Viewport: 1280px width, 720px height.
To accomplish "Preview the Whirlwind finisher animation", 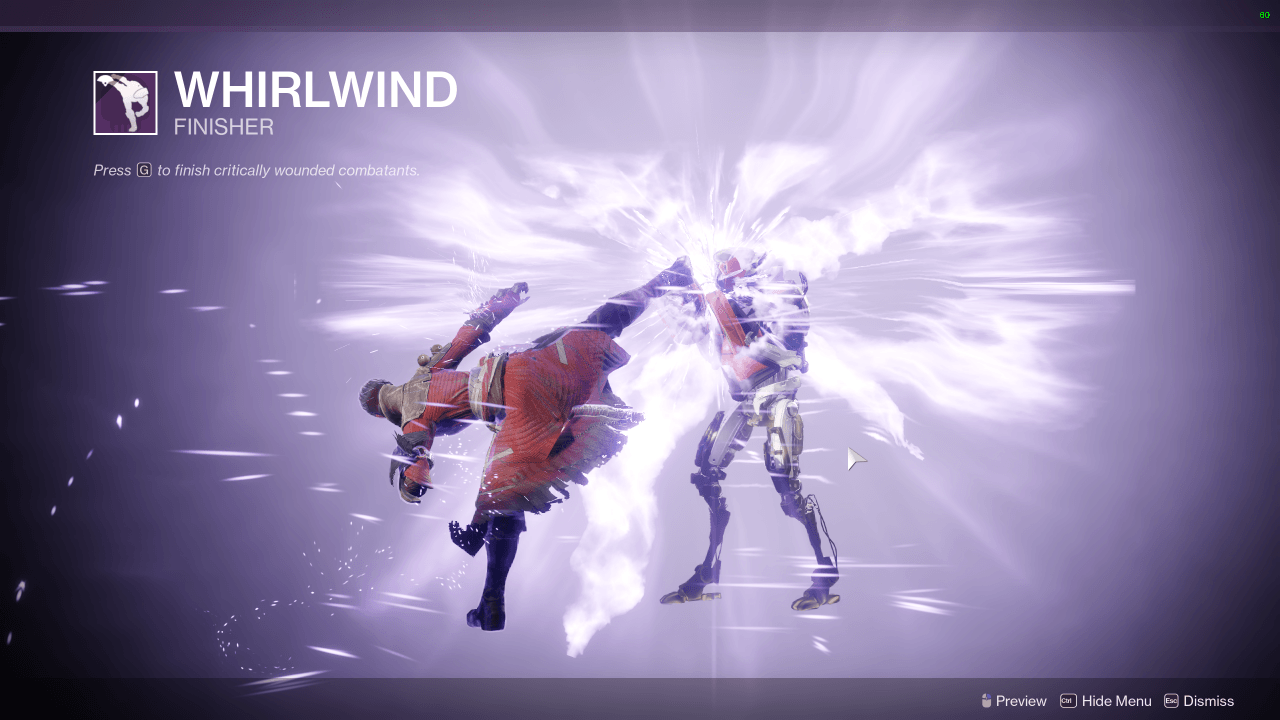I will tap(1022, 701).
